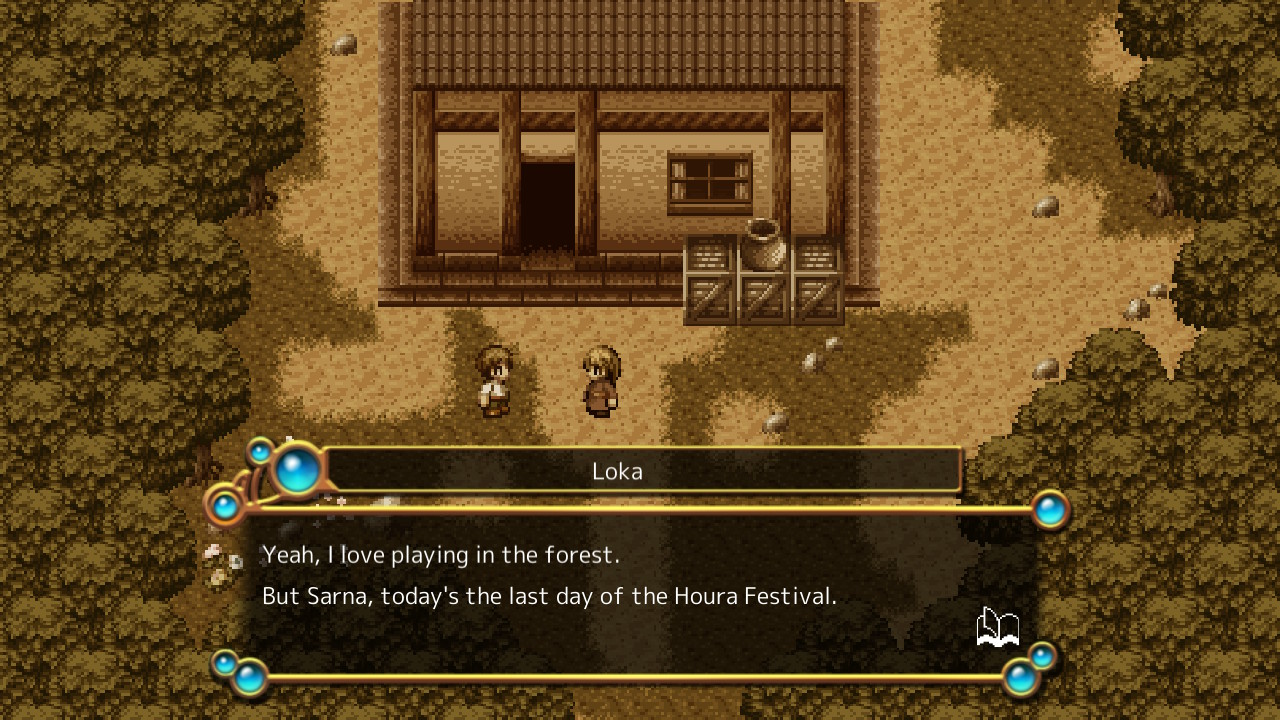Click the character Loka standing on the path
Screen dimensions: 1280x720
point(497,383)
